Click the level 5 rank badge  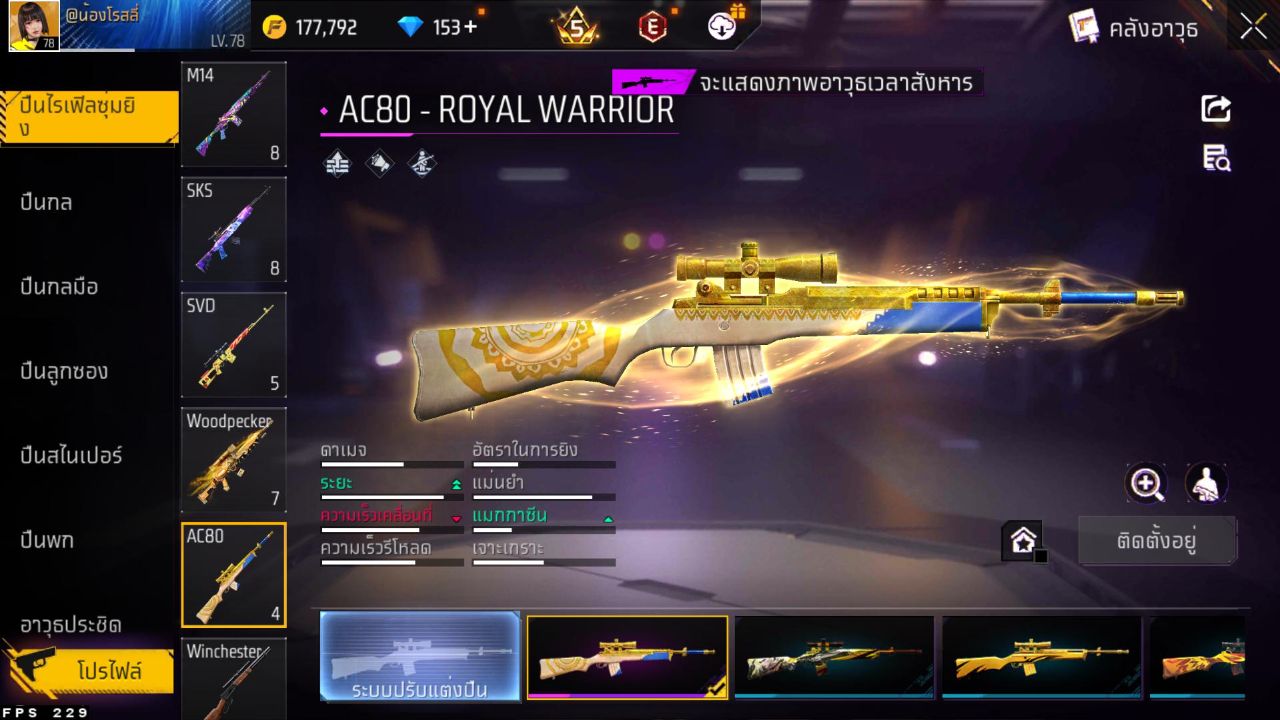click(572, 26)
